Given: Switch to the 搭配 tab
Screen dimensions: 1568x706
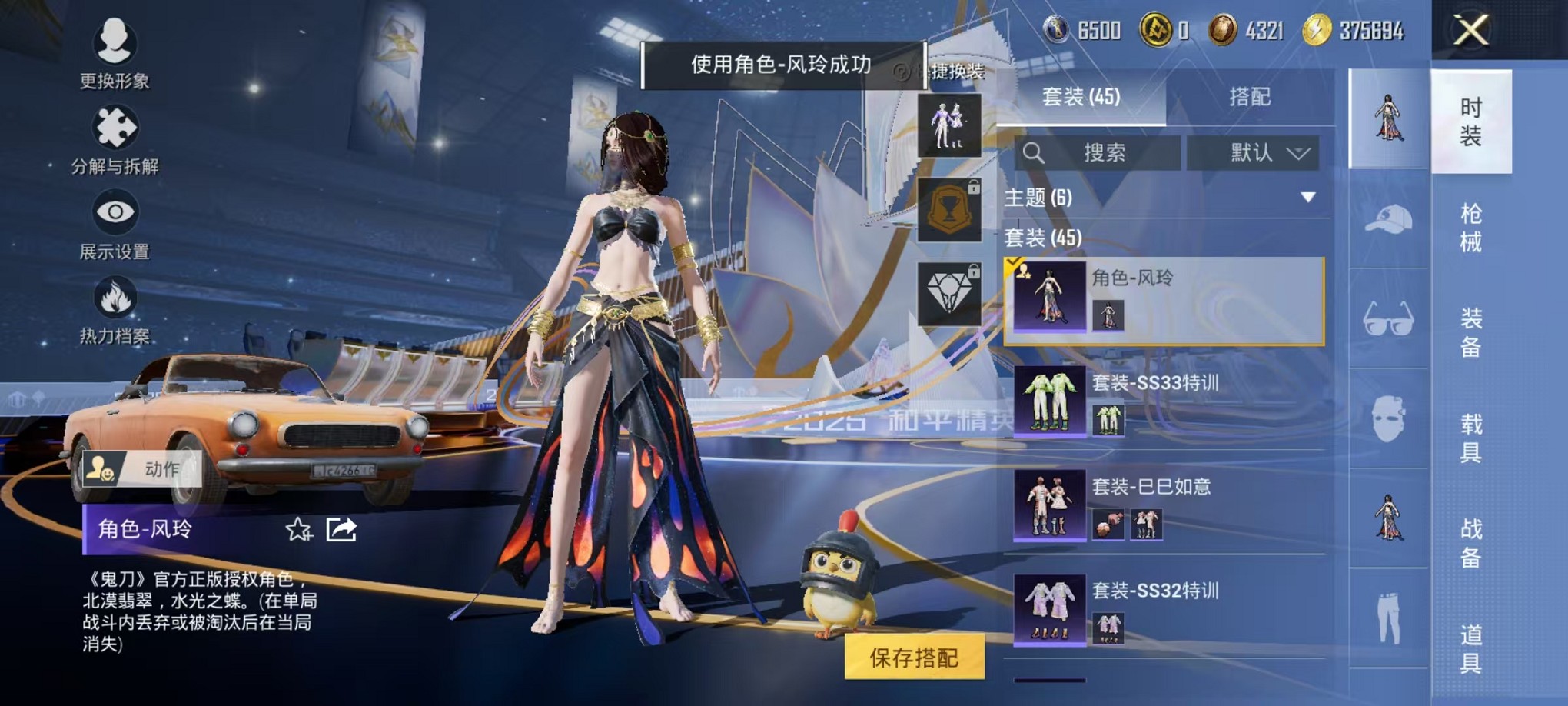Looking at the screenshot, I should (x=1249, y=96).
